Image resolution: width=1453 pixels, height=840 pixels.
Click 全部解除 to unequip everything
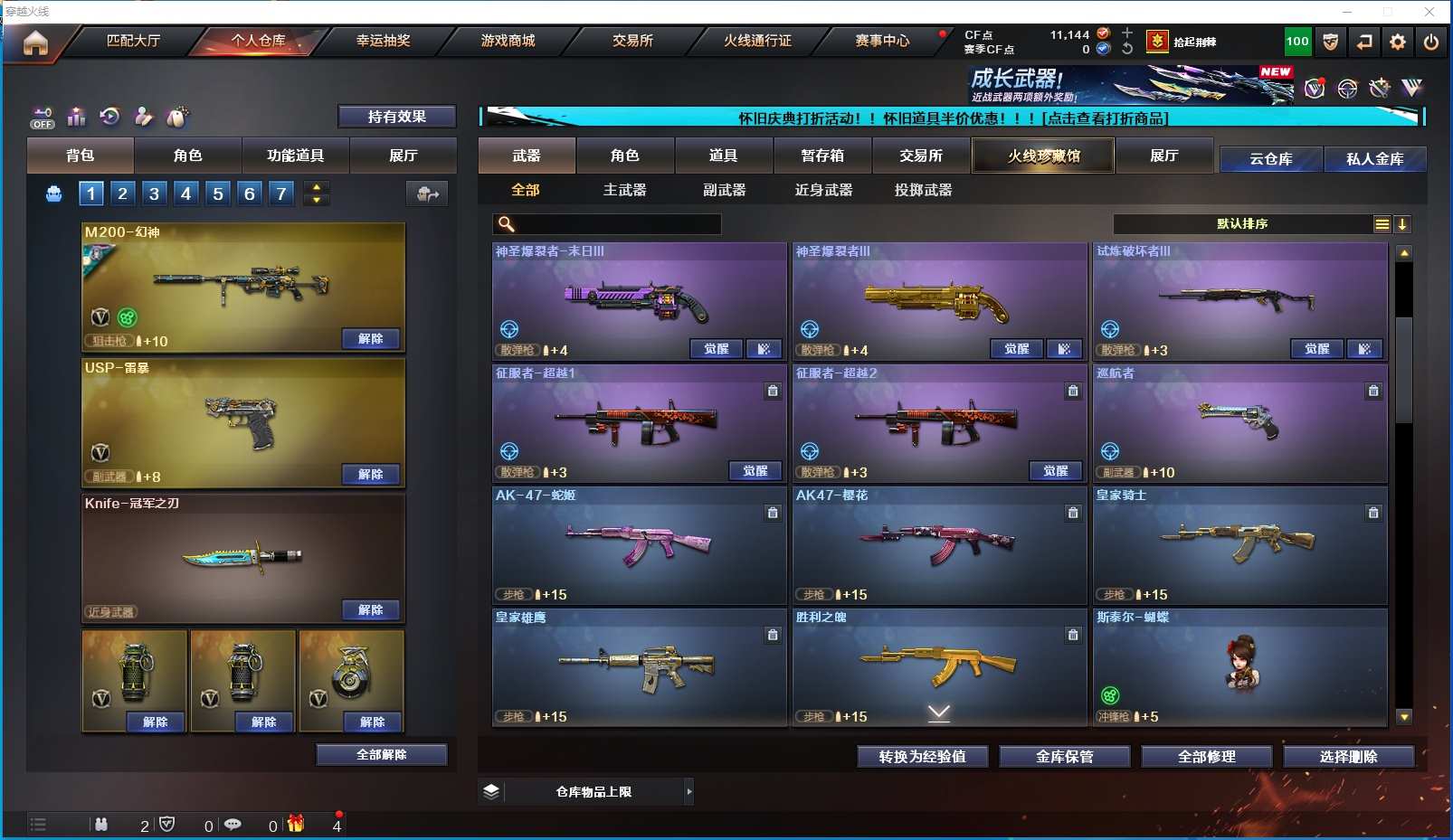[x=381, y=755]
